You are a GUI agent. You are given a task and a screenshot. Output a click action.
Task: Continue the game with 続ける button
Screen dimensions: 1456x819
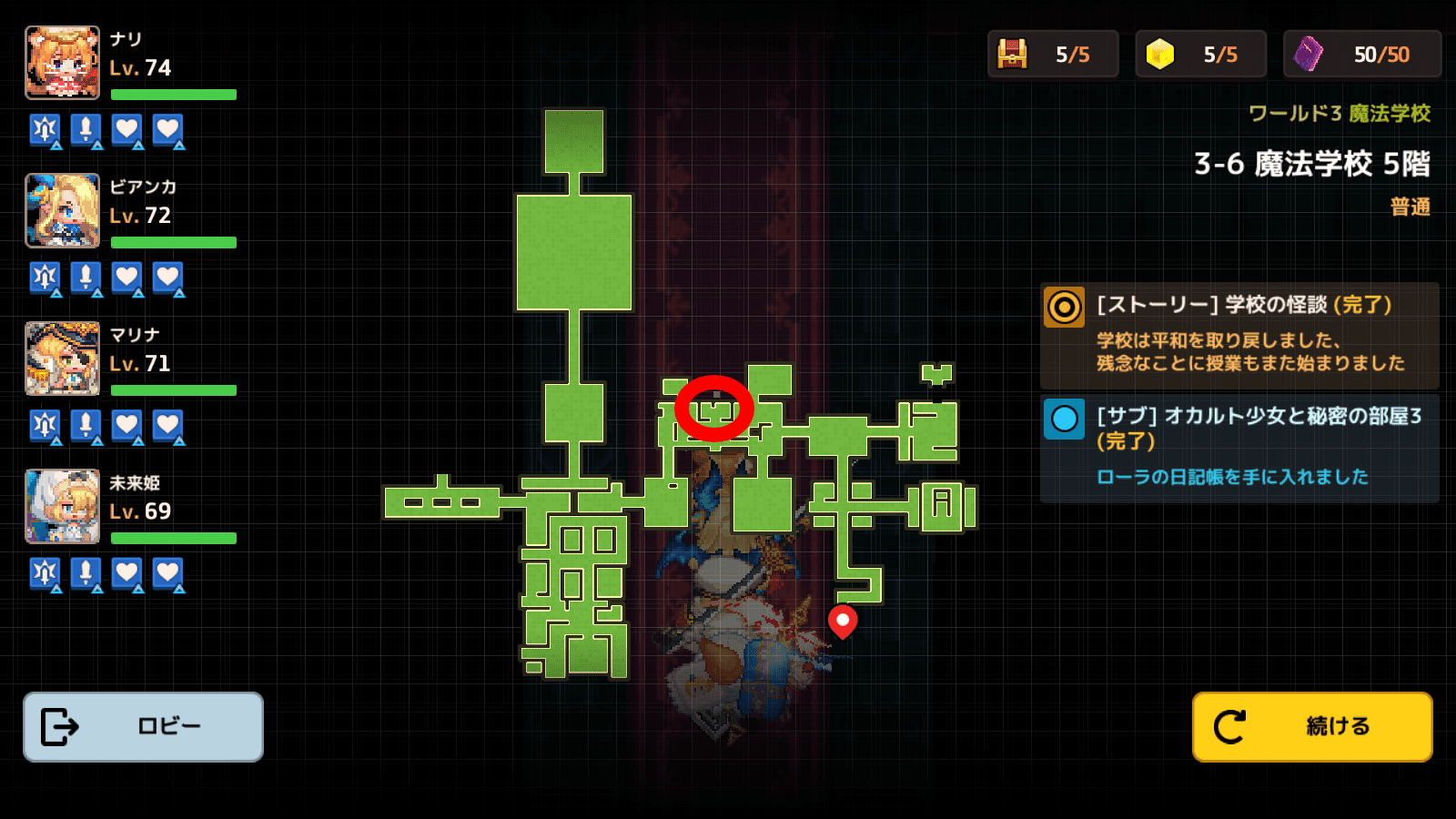1312,726
